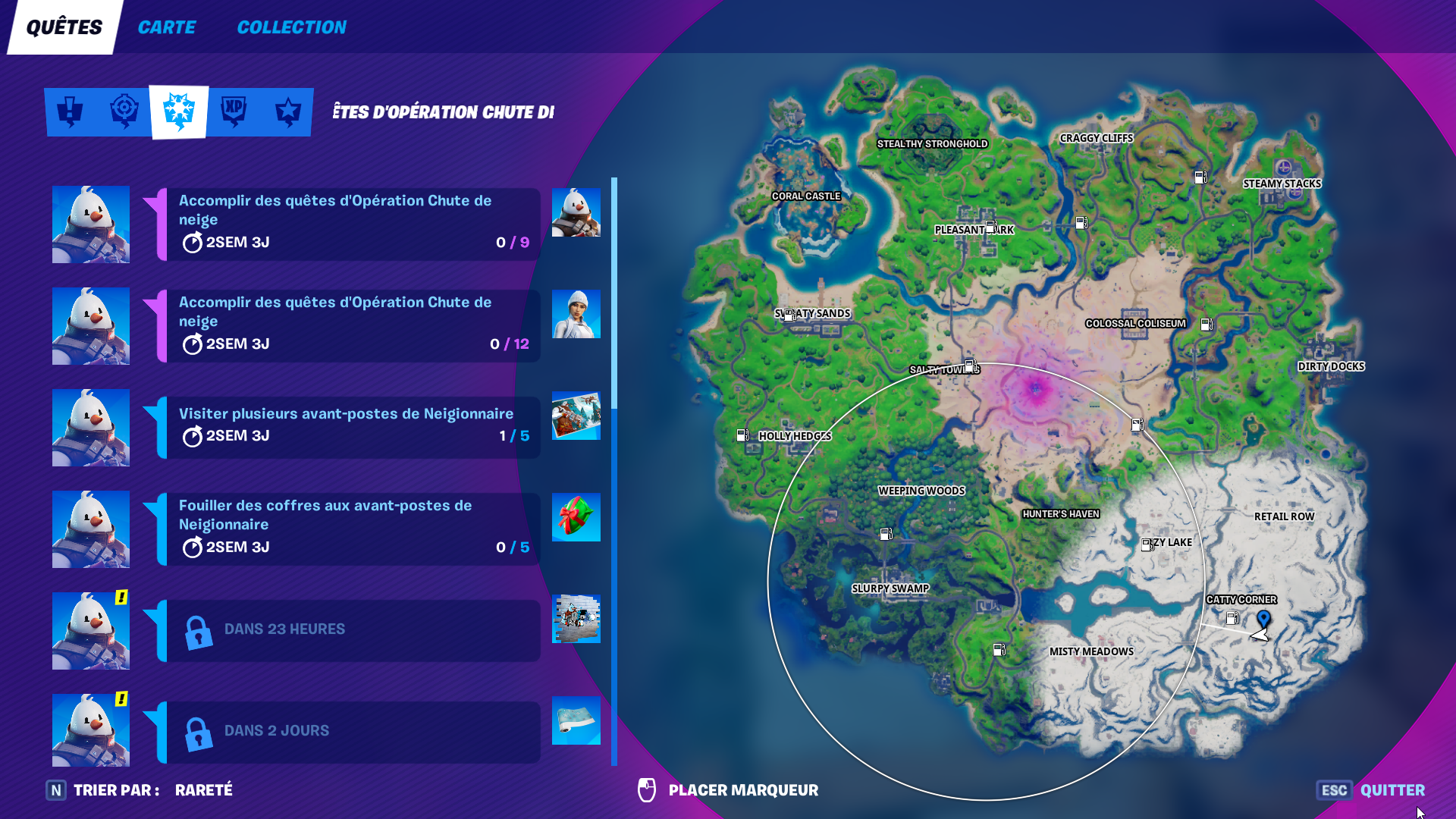The height and width of the screenshot is (819, 1456).
Task: Select the star quest category
Action: tap(287, 111)
